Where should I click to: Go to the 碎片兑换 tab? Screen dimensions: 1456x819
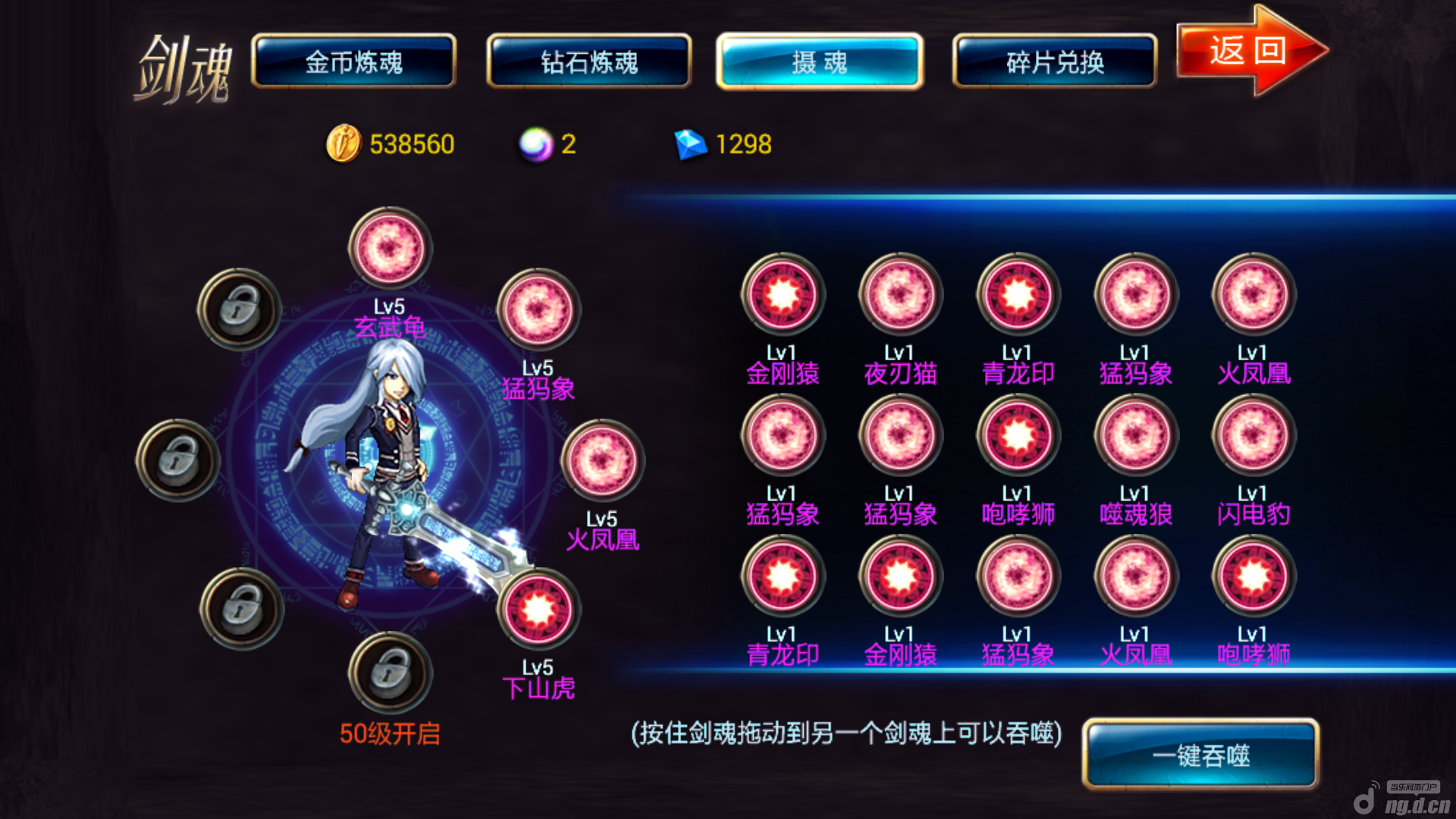[1054, 61]
